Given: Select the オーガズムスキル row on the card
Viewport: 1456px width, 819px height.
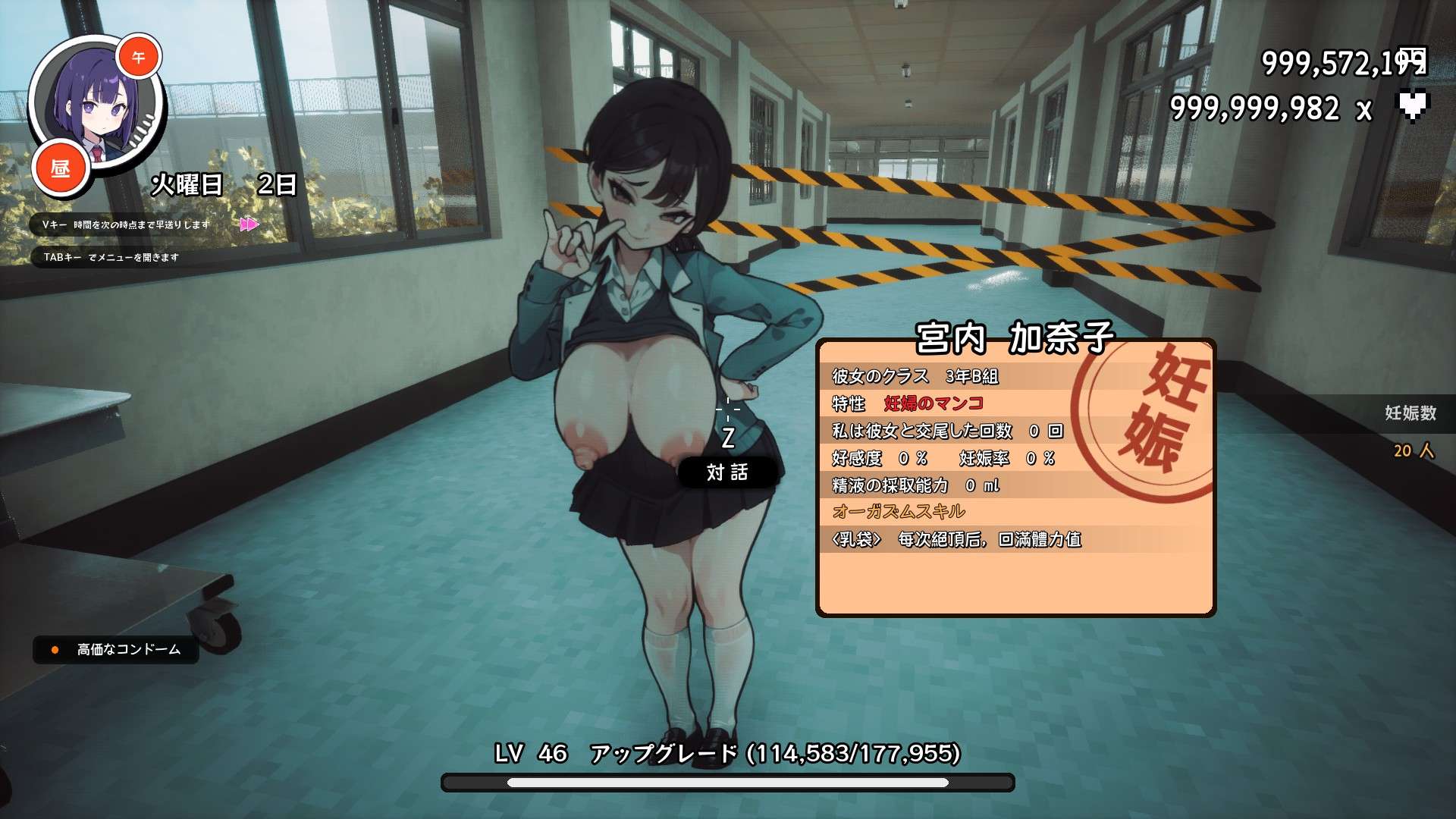Looking at the screenshot, I should click(x=899, y=511).
